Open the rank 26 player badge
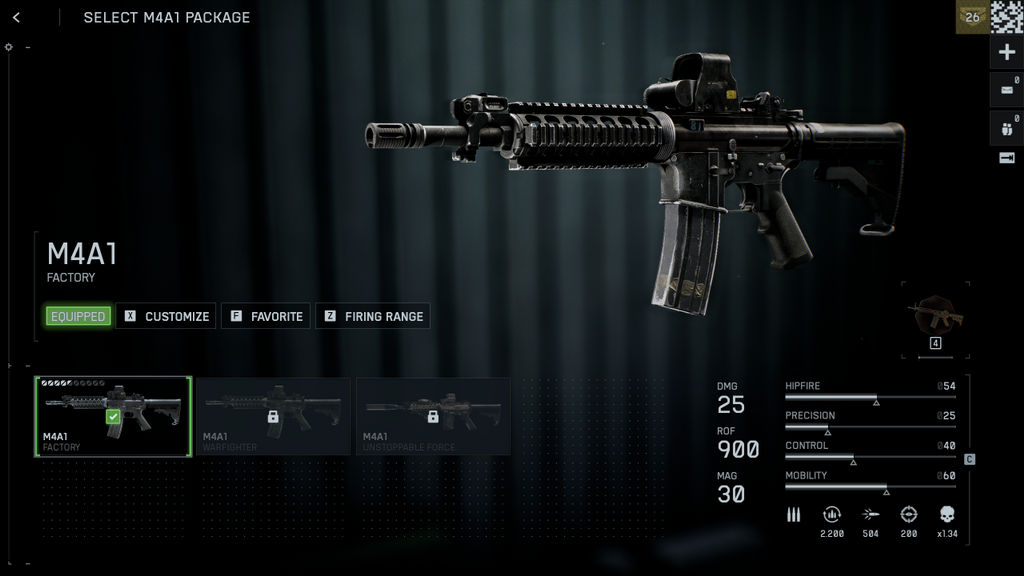 (x=972, y=17)
